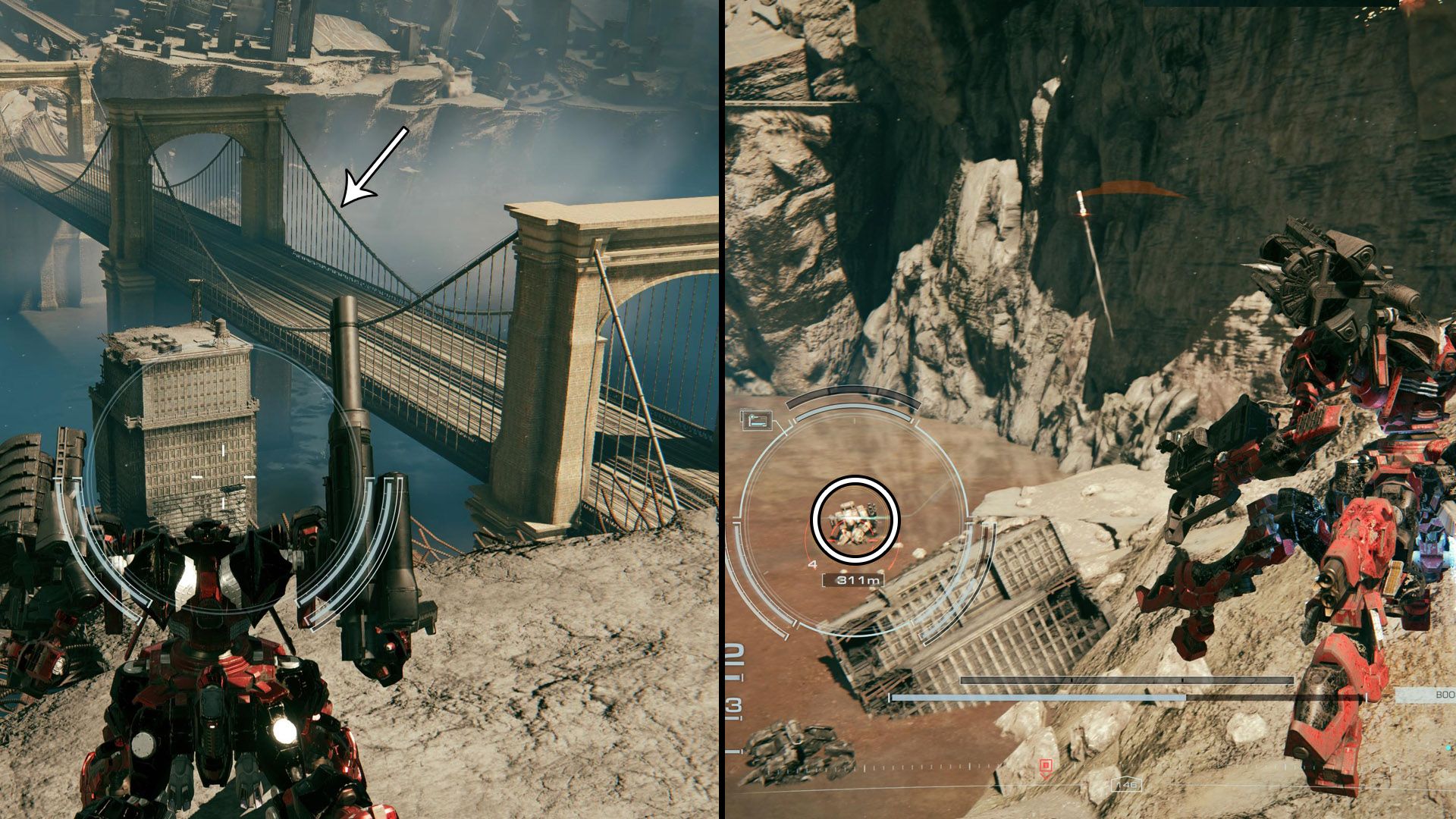
Task: Select the circled enemy target marker
Action: 855,519
